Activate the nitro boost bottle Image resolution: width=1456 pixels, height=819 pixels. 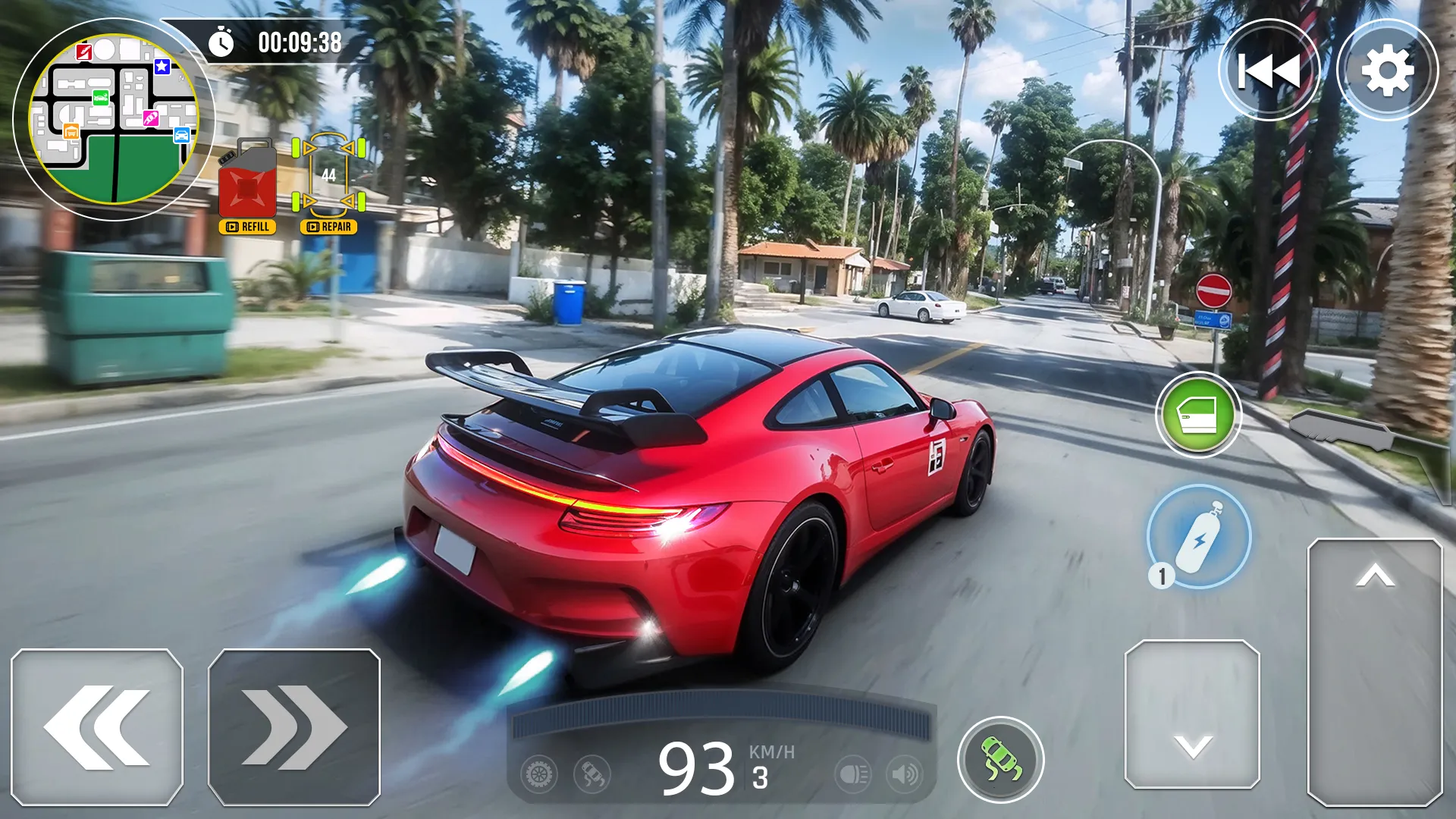coord(1200,537)
